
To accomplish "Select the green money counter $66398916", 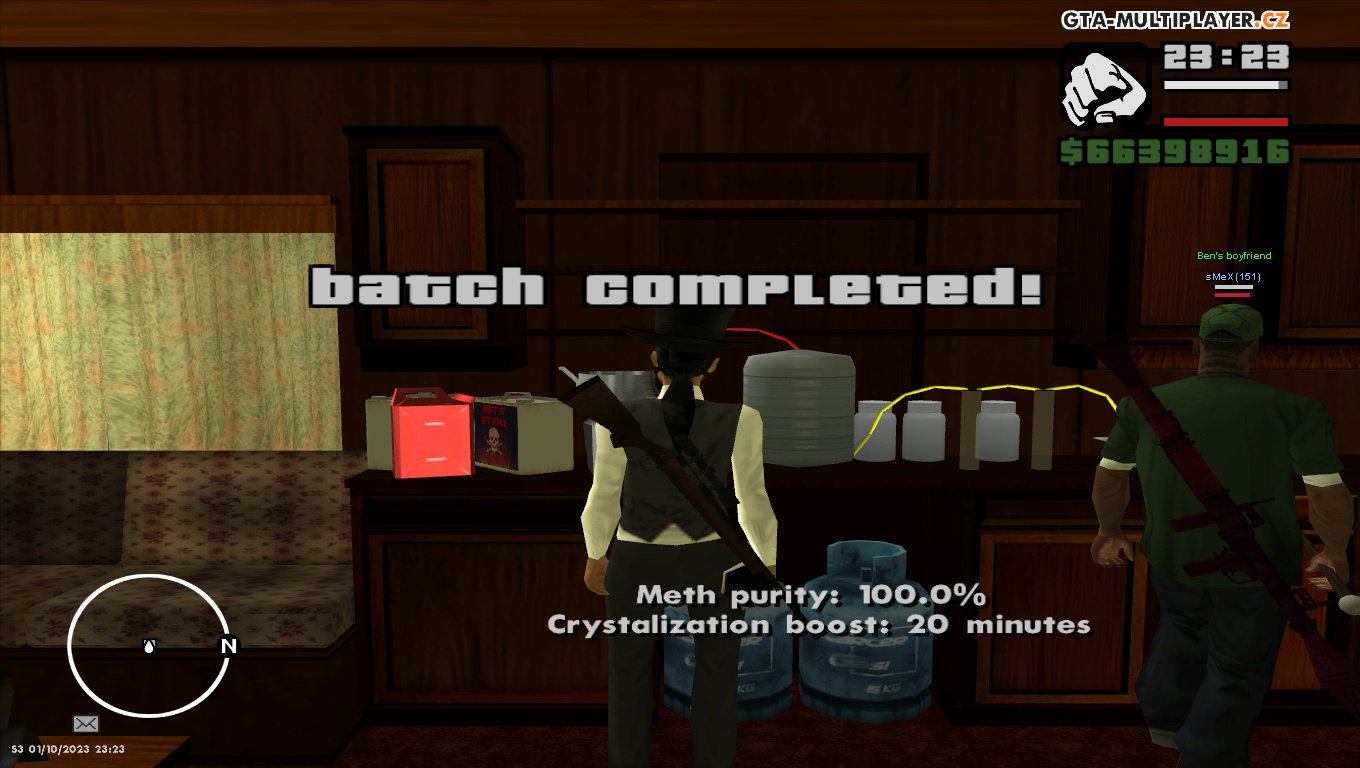I will (x=1176, y=152).
